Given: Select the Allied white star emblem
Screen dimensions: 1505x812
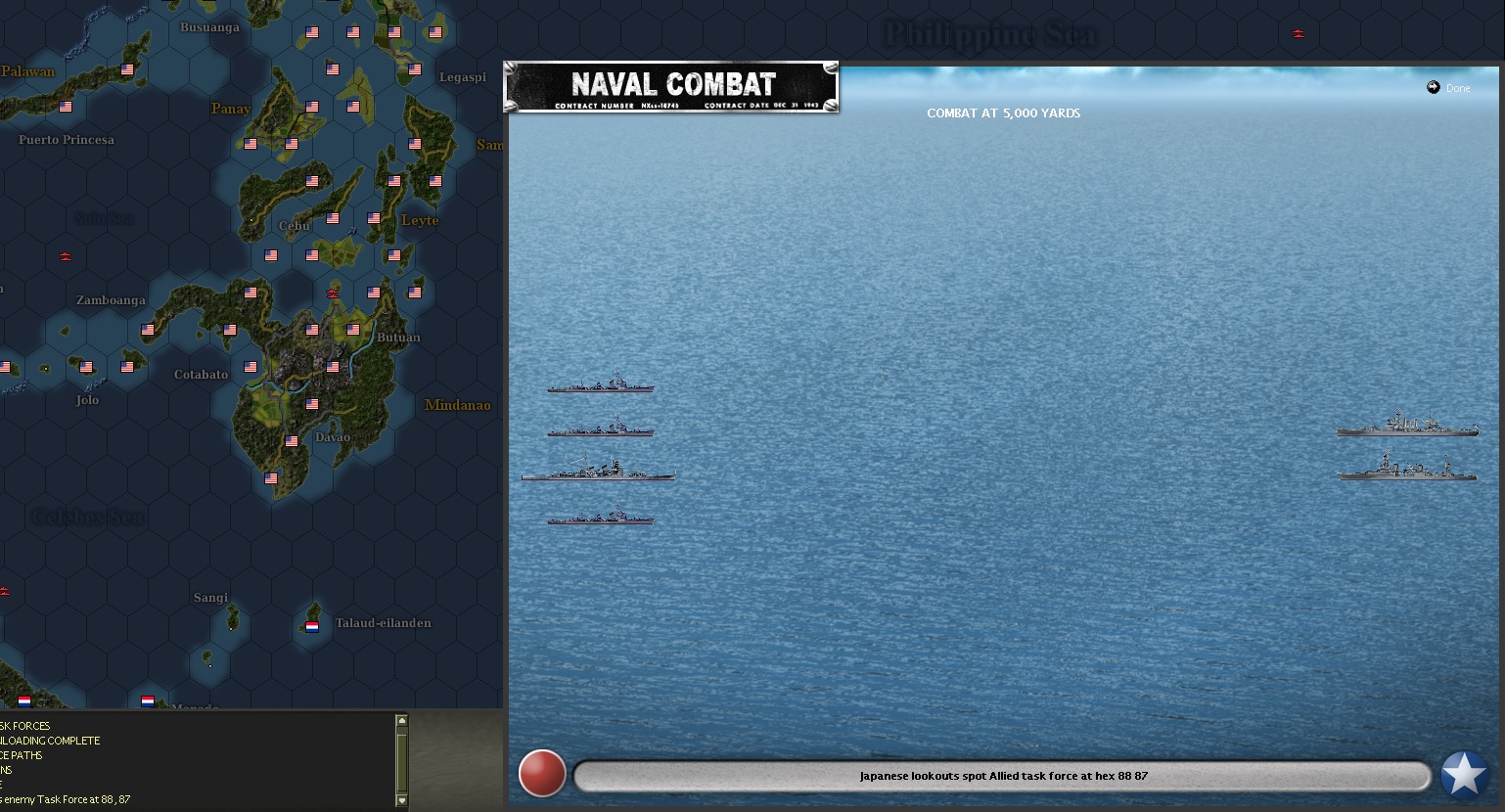Looking at the screenshot, I should pyautogui.click(x=1464, y=775).
